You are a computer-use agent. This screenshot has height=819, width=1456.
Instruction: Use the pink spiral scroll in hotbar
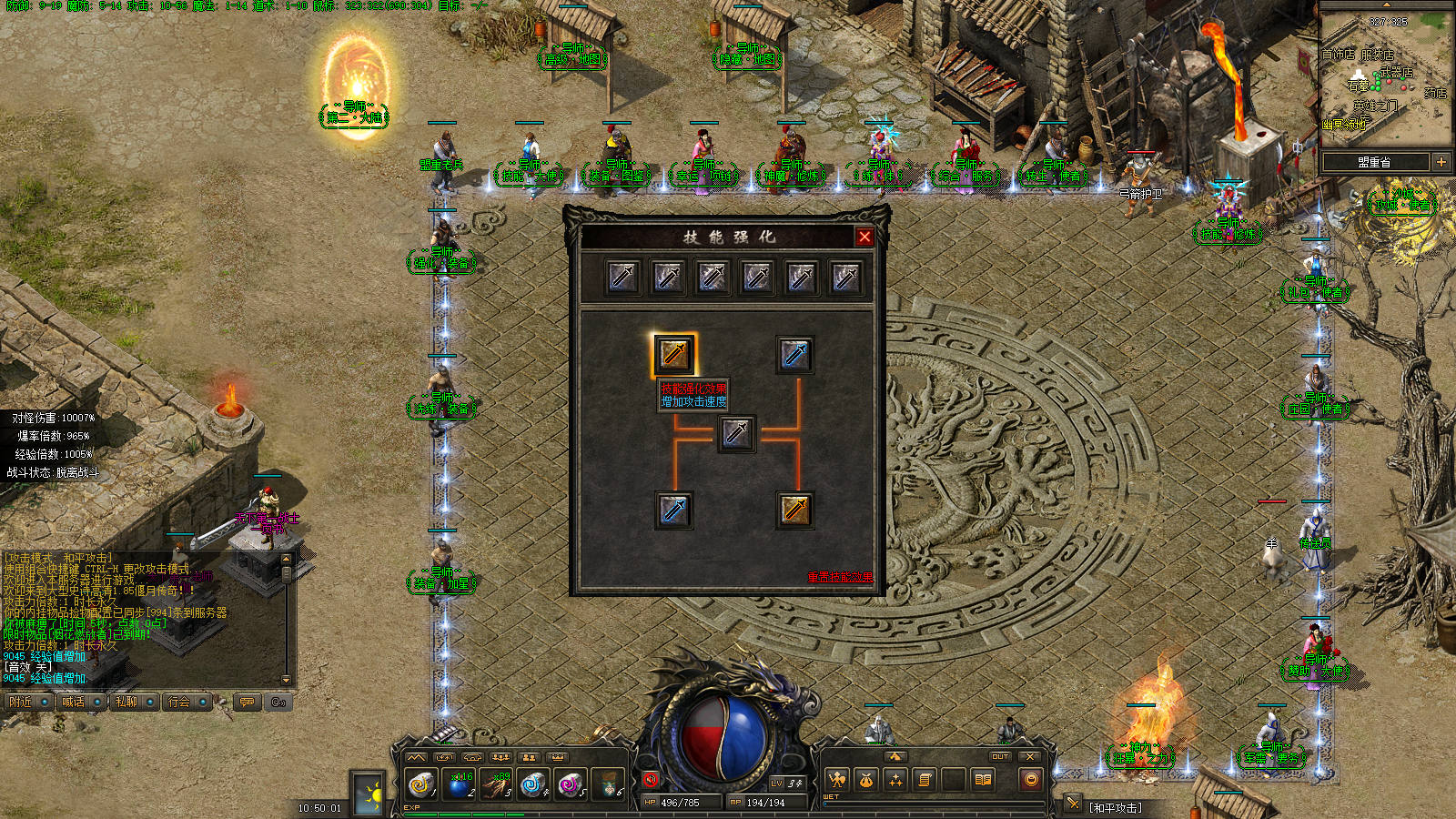[571, 784]
